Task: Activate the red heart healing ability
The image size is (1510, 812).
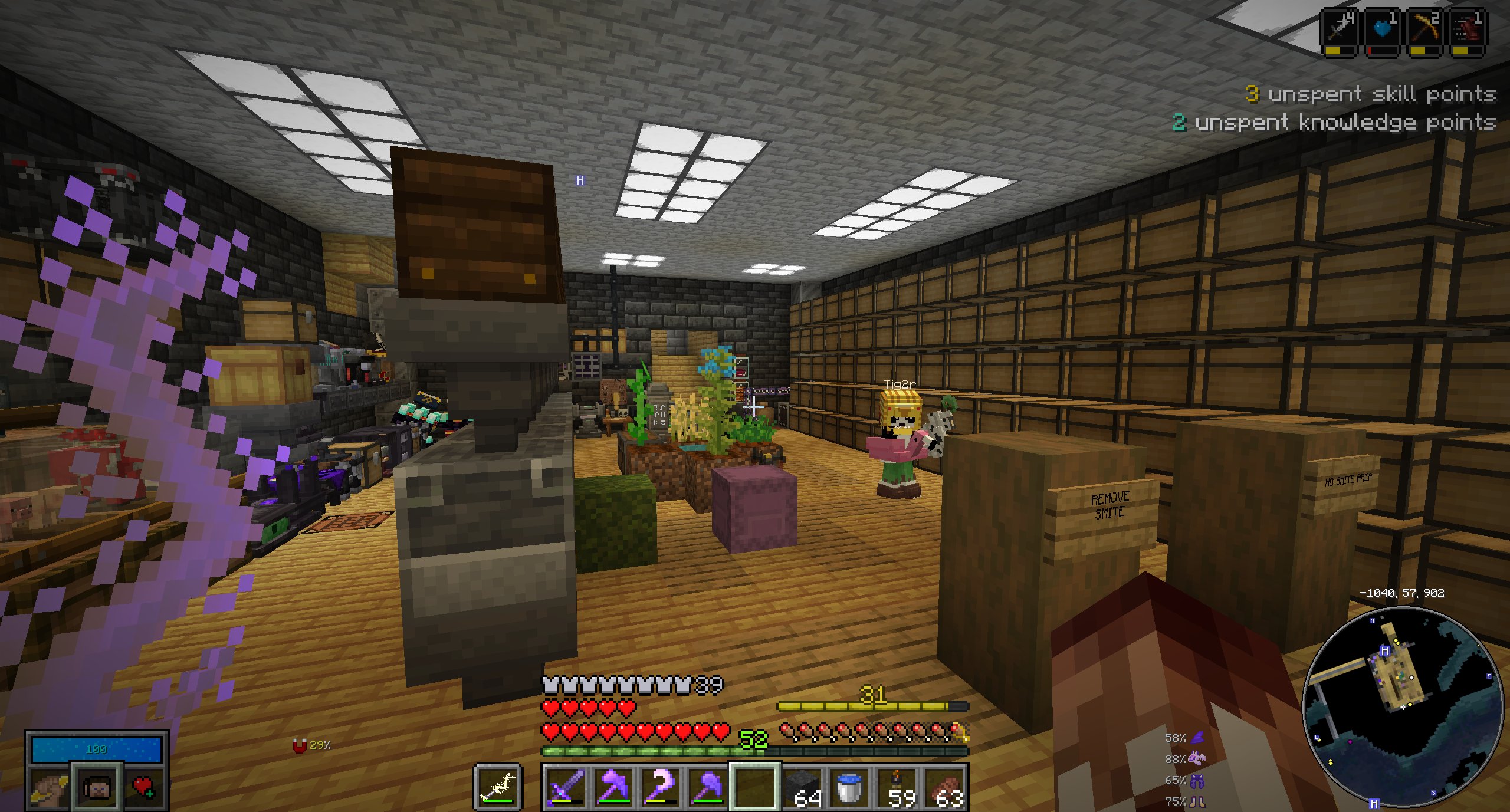Action: coord(143,787)
